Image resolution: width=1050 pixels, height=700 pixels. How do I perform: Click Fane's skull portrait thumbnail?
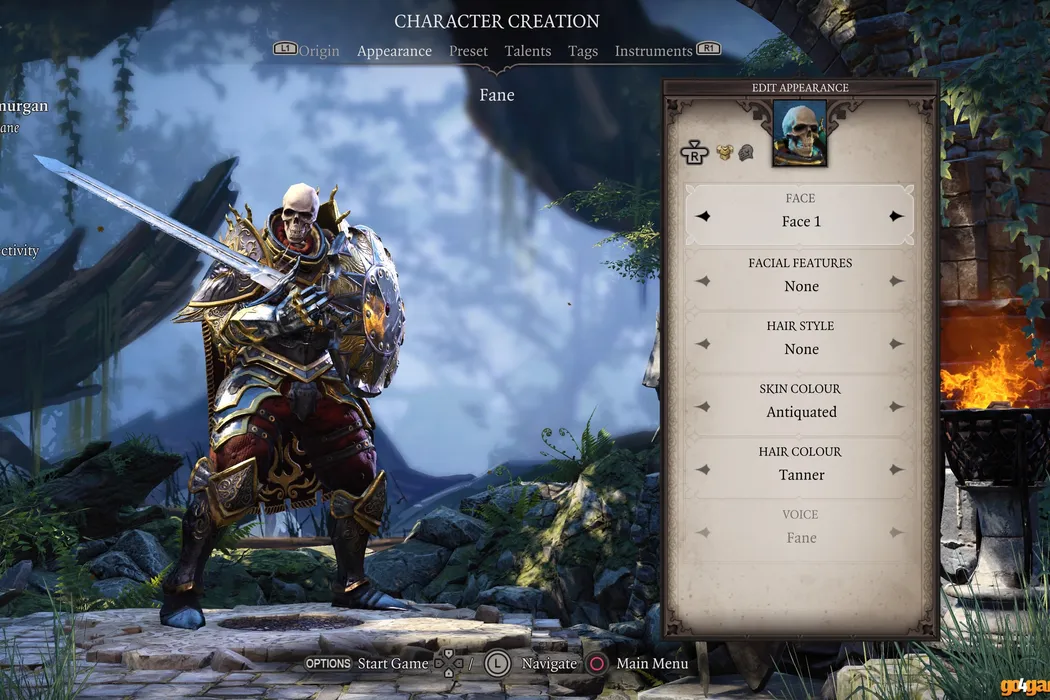coord(799,133)
